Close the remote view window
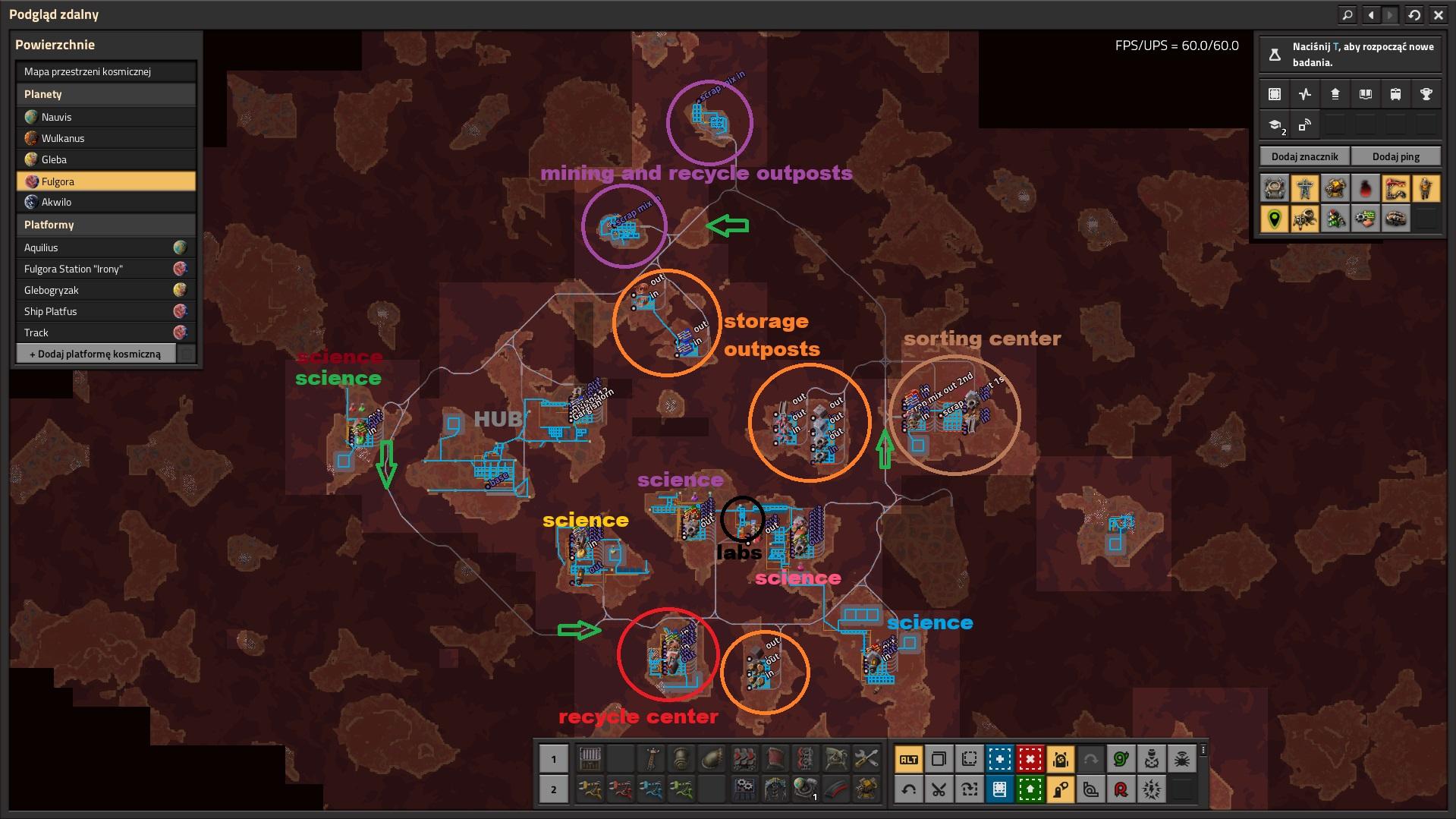 point(1439,14)
